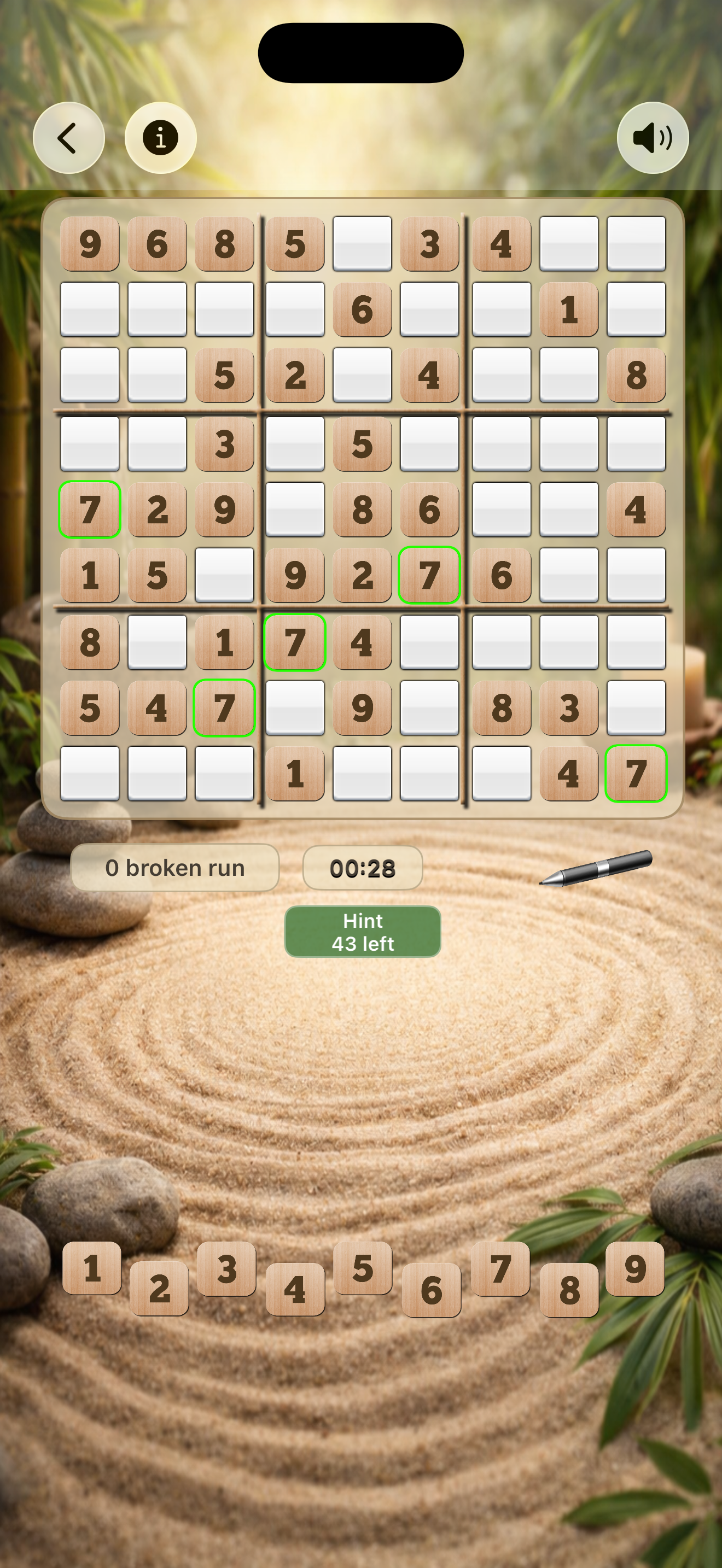Tap the back arrow to exit the puzzle
The width and height of the screenshot is (722, 1568).
[x=68, y=137]
